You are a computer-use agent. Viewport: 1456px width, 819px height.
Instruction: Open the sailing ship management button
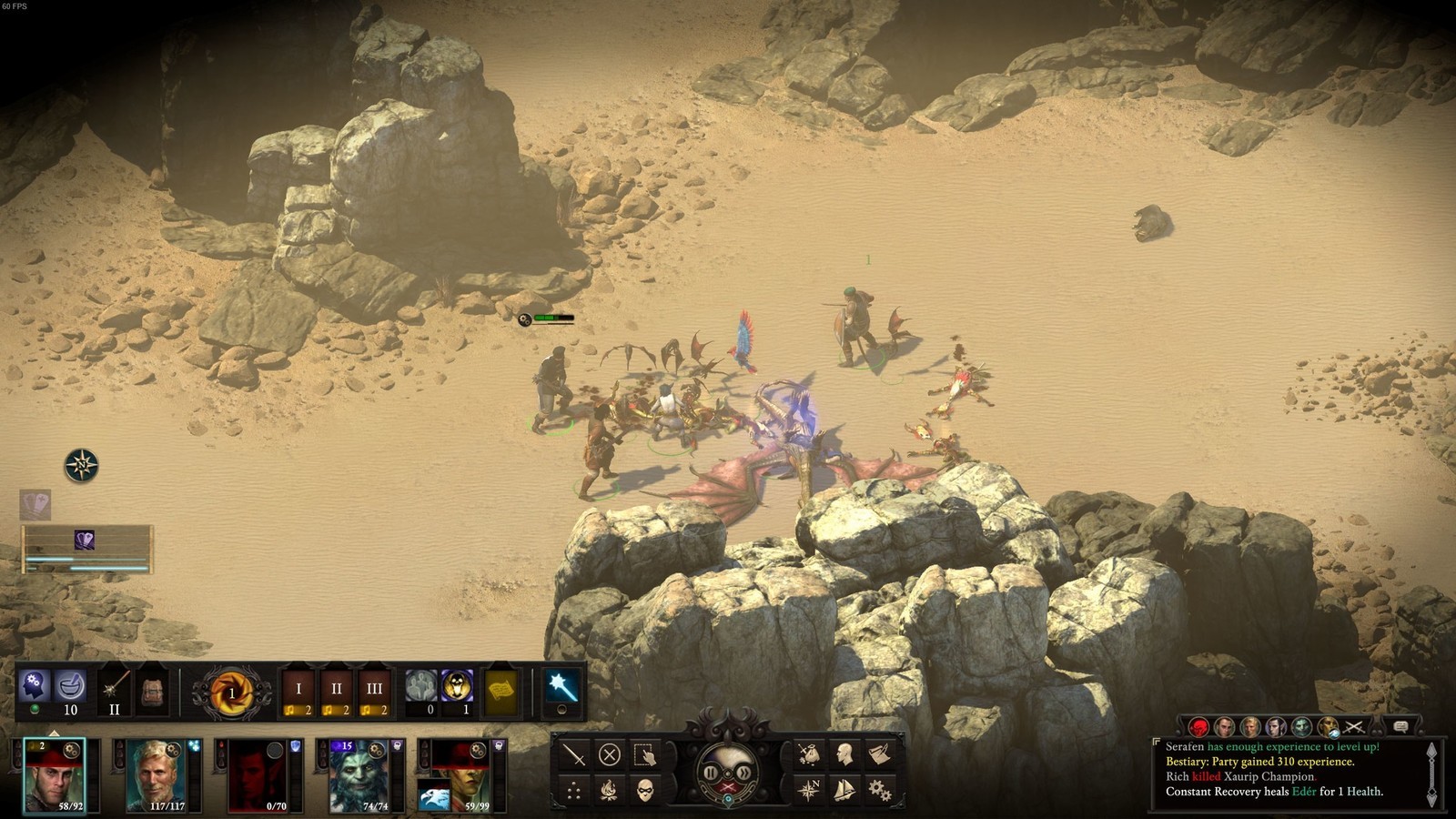[844, 789]
